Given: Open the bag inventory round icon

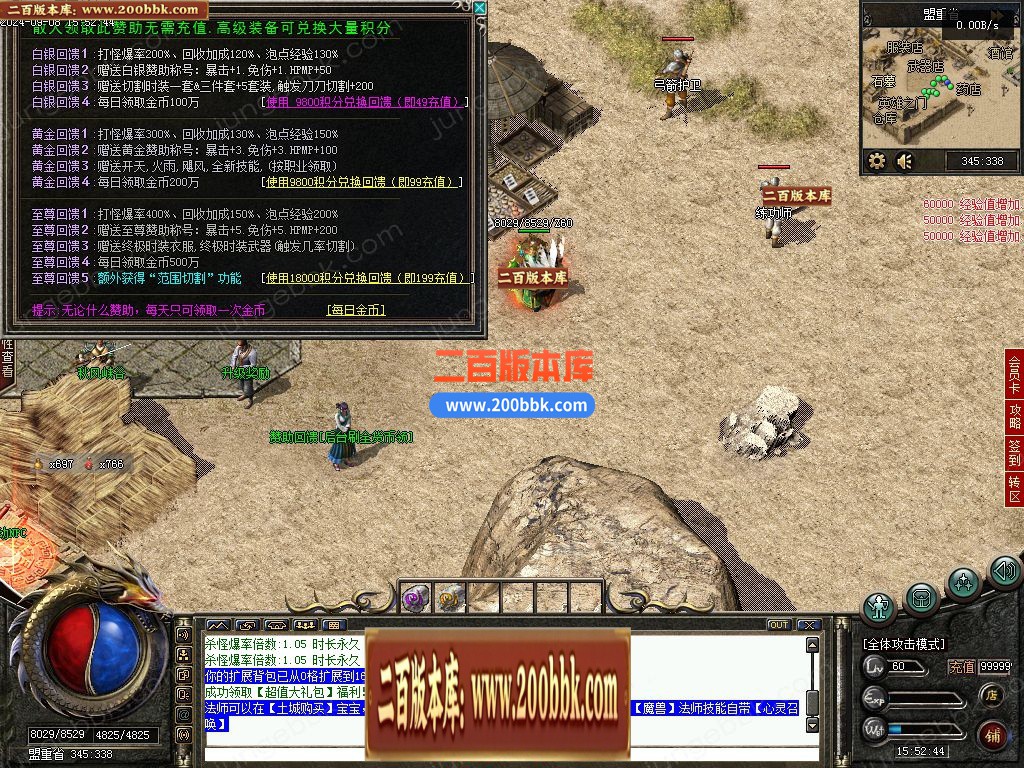Looking at the screenshot, I should tap(922, 599).
